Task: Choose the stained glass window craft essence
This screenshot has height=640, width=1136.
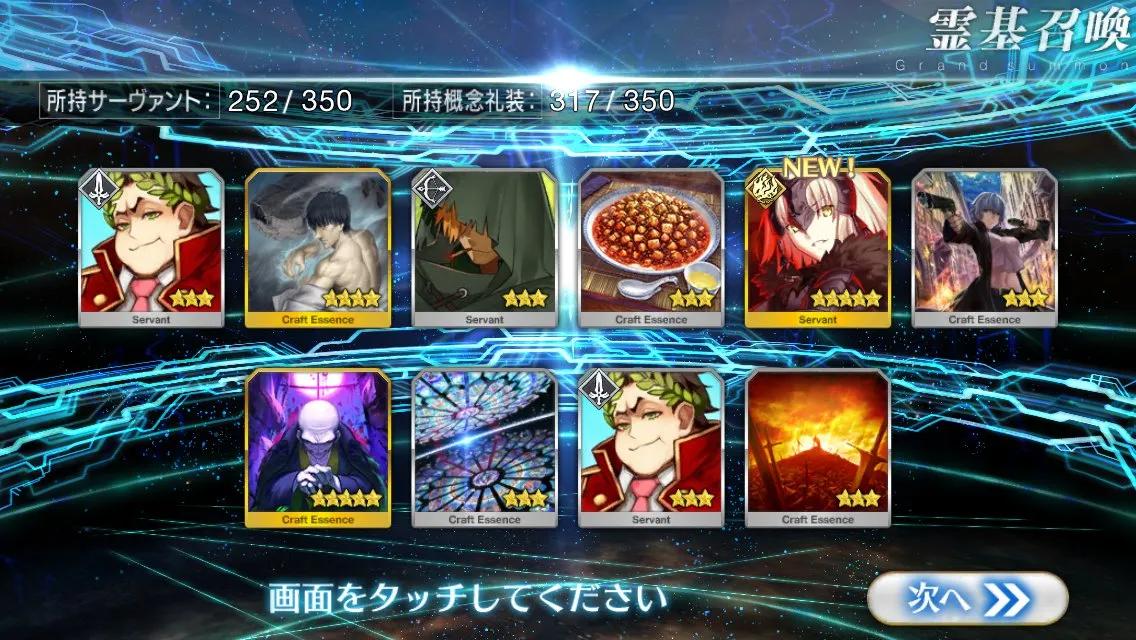Action: click(x=484, y=447)
